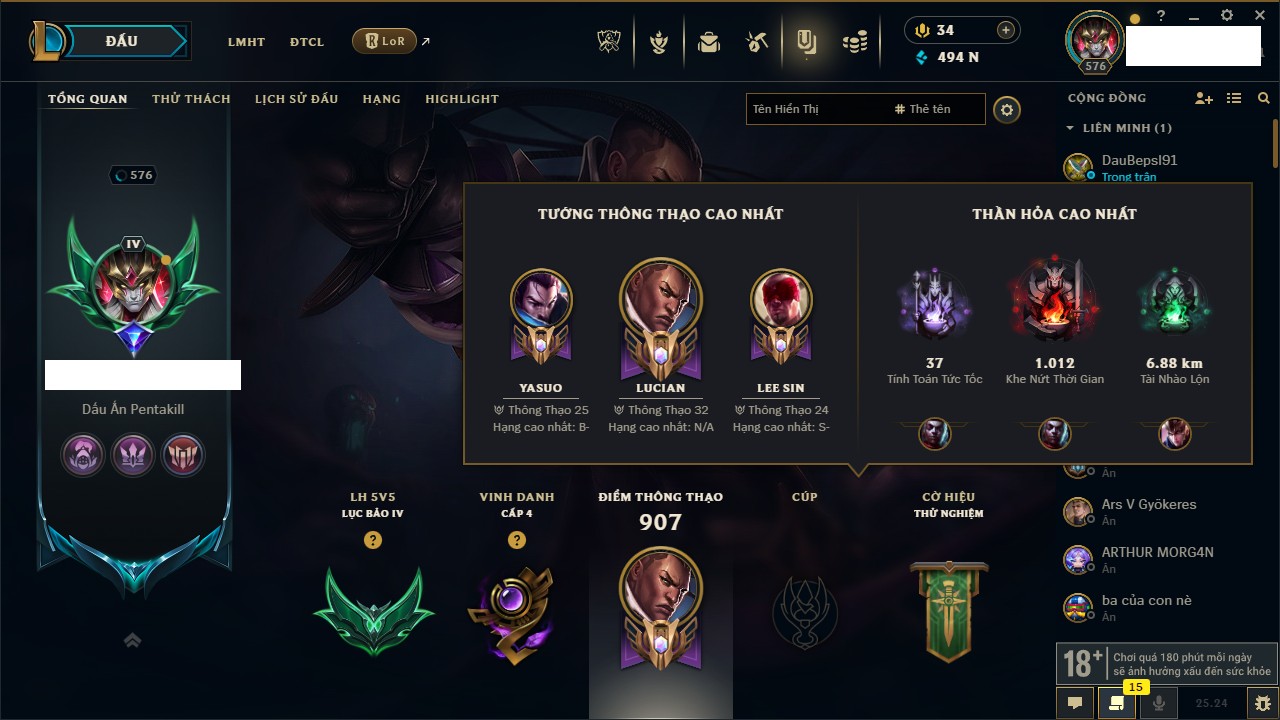This screenshot has height=720, width=1280.
Task: Open the chat window button
Action: [x=1075, y=703]
